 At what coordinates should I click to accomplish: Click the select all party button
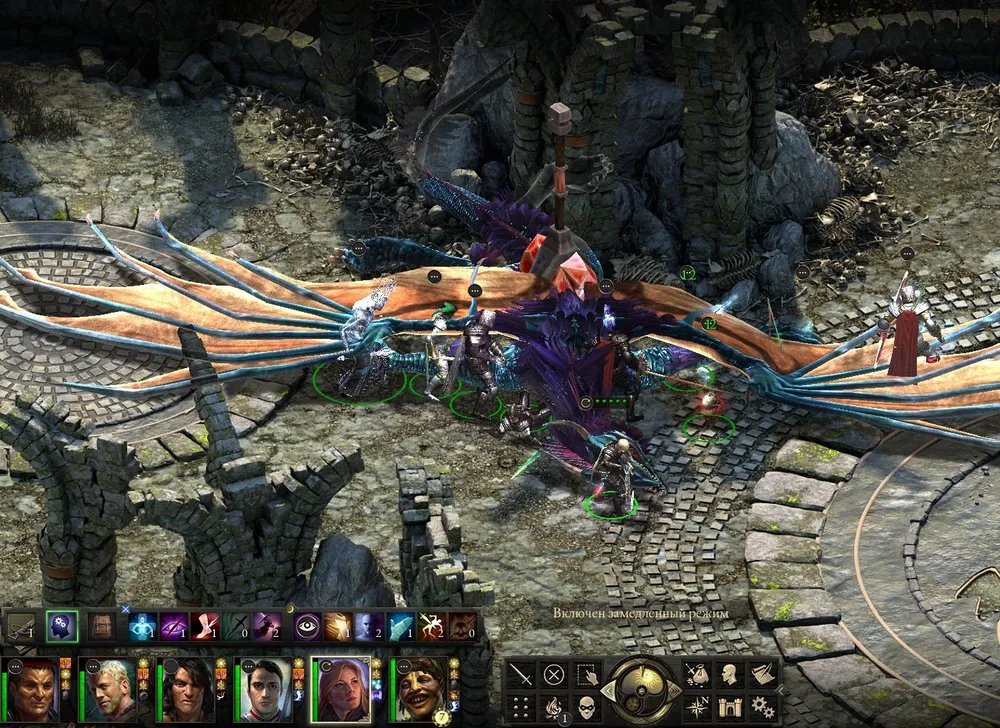click(x=586, y=674)
